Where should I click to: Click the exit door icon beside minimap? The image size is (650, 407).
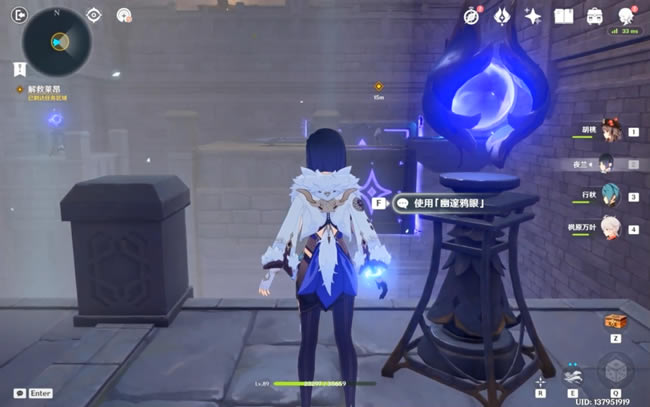click(17, 14)
